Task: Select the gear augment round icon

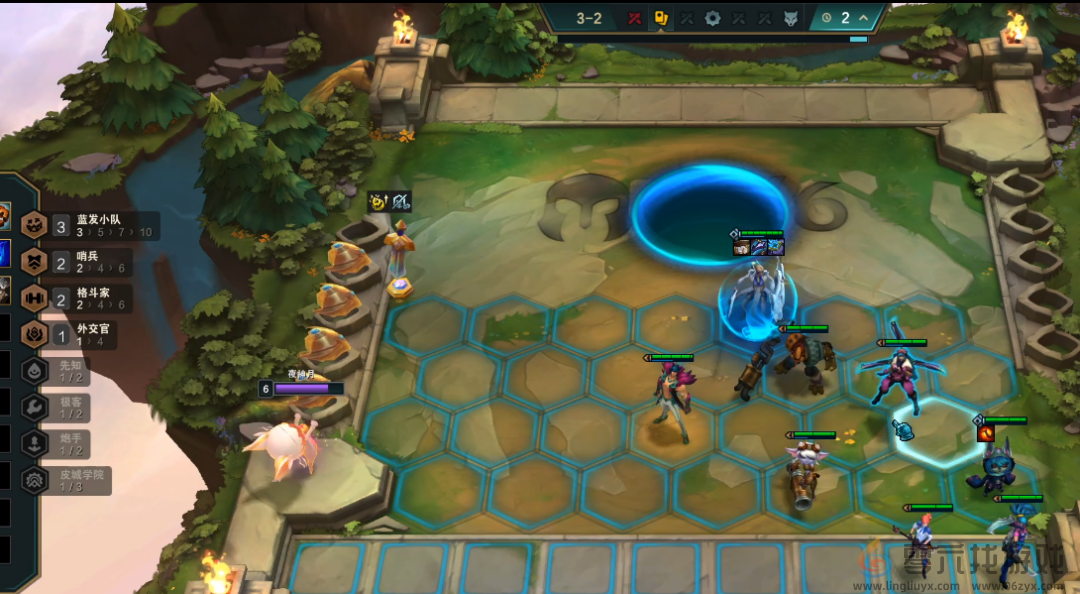Action: pyautogui.click(x=712, y=18)
